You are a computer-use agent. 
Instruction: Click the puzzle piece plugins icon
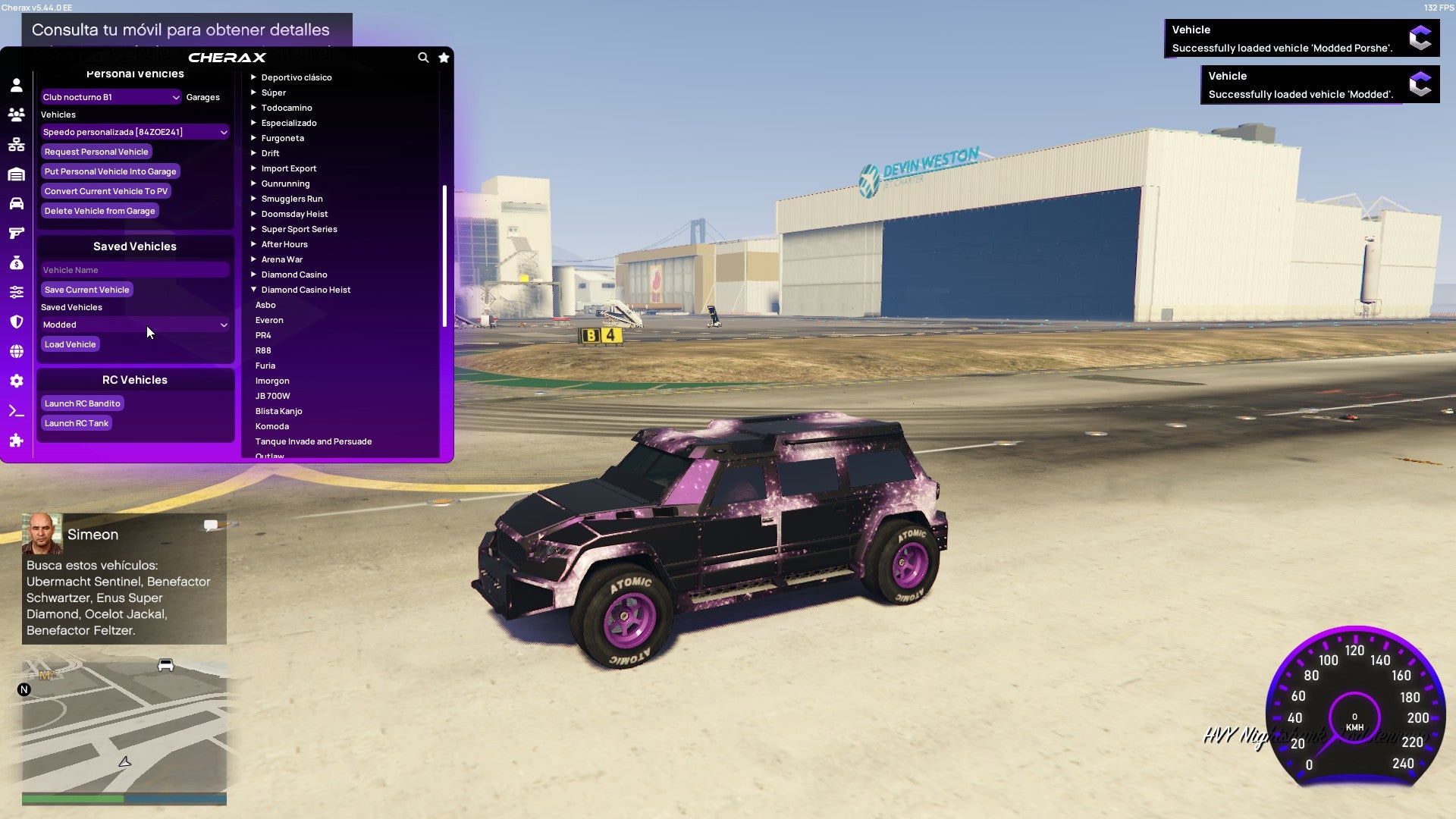(17, 440)
